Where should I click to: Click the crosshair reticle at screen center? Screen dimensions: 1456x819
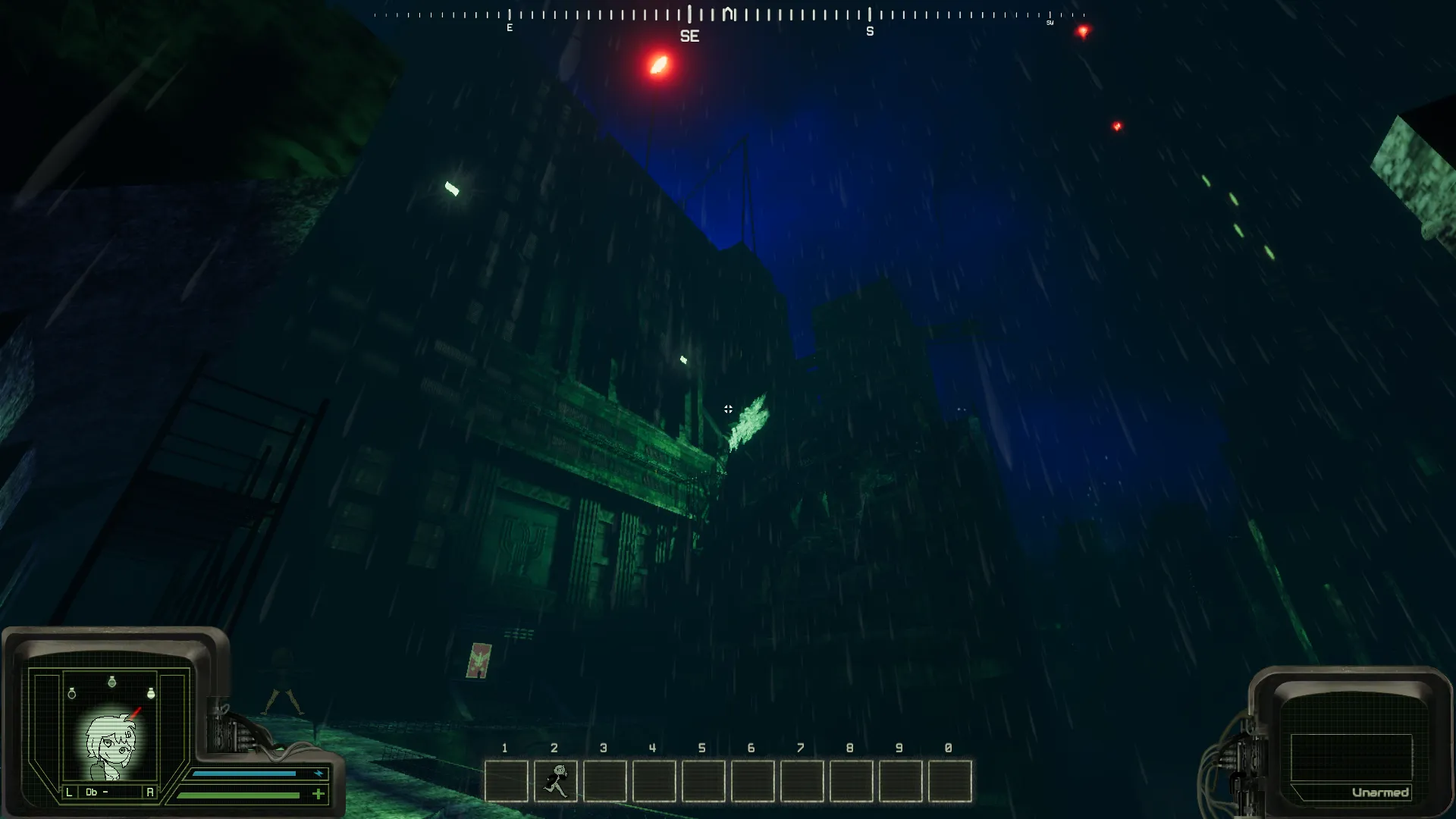(x=729, y=409)
